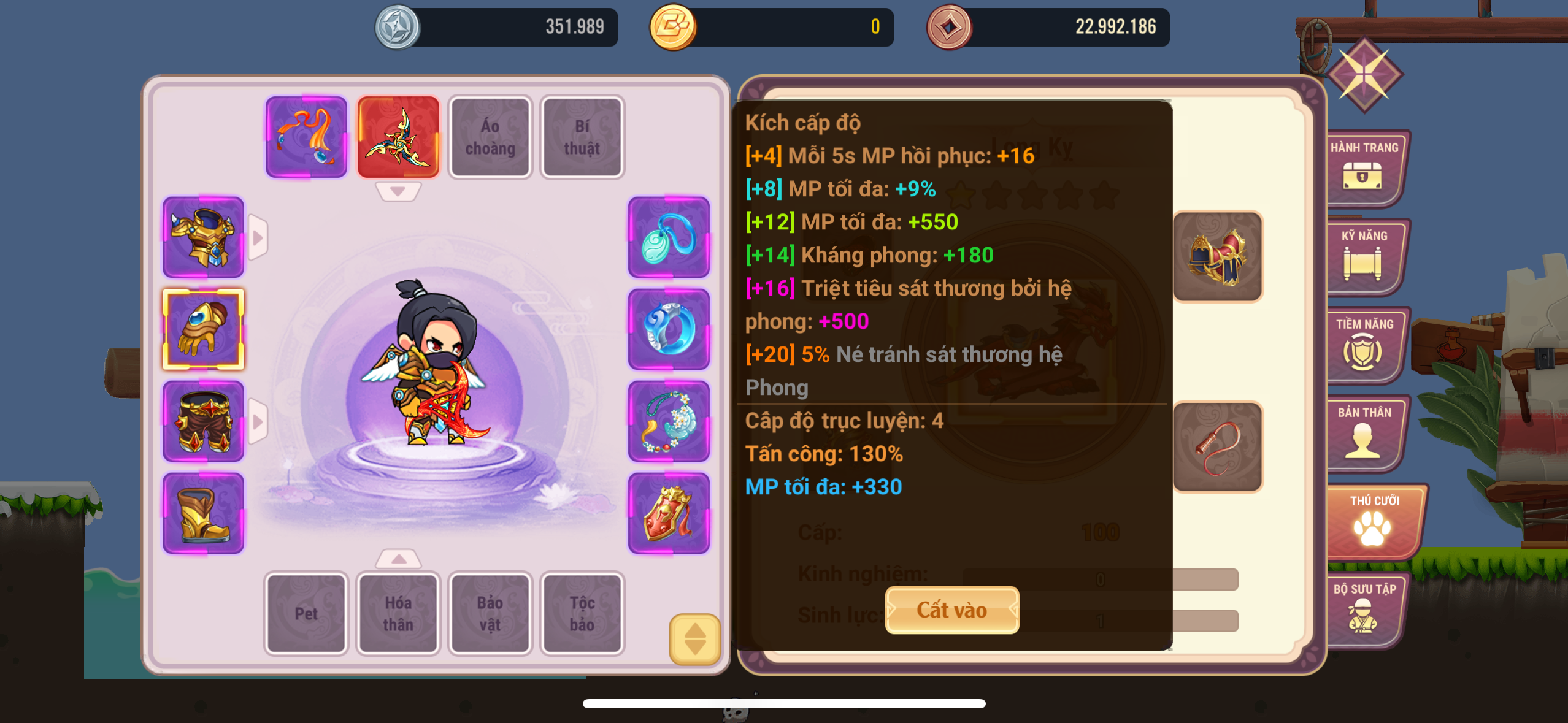Click the empty Pet slot
Viewport: 1568px width, 723px height.
[x=306, y=613]
